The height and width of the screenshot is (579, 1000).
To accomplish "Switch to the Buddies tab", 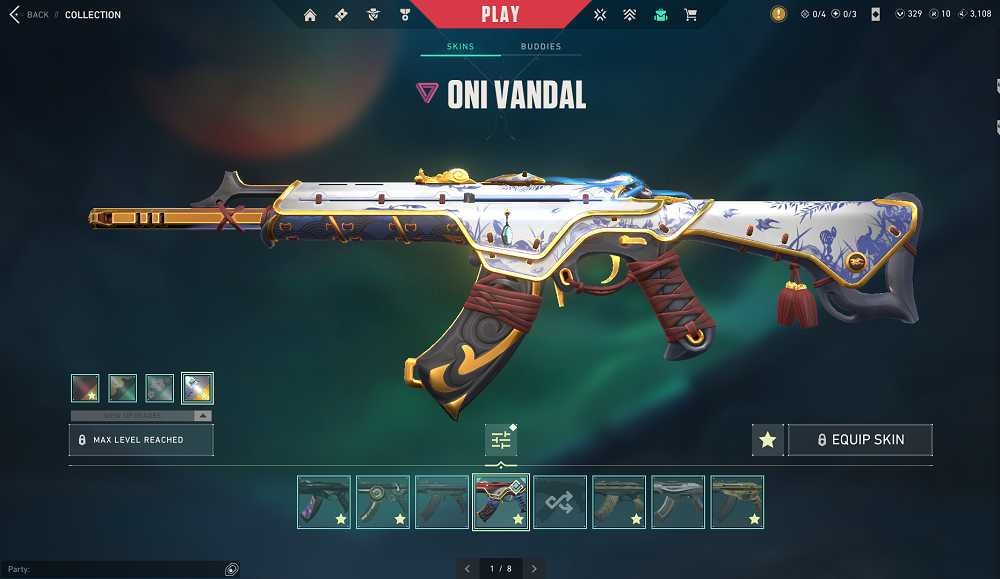I will pyautogui.click(x=541, y=47).
